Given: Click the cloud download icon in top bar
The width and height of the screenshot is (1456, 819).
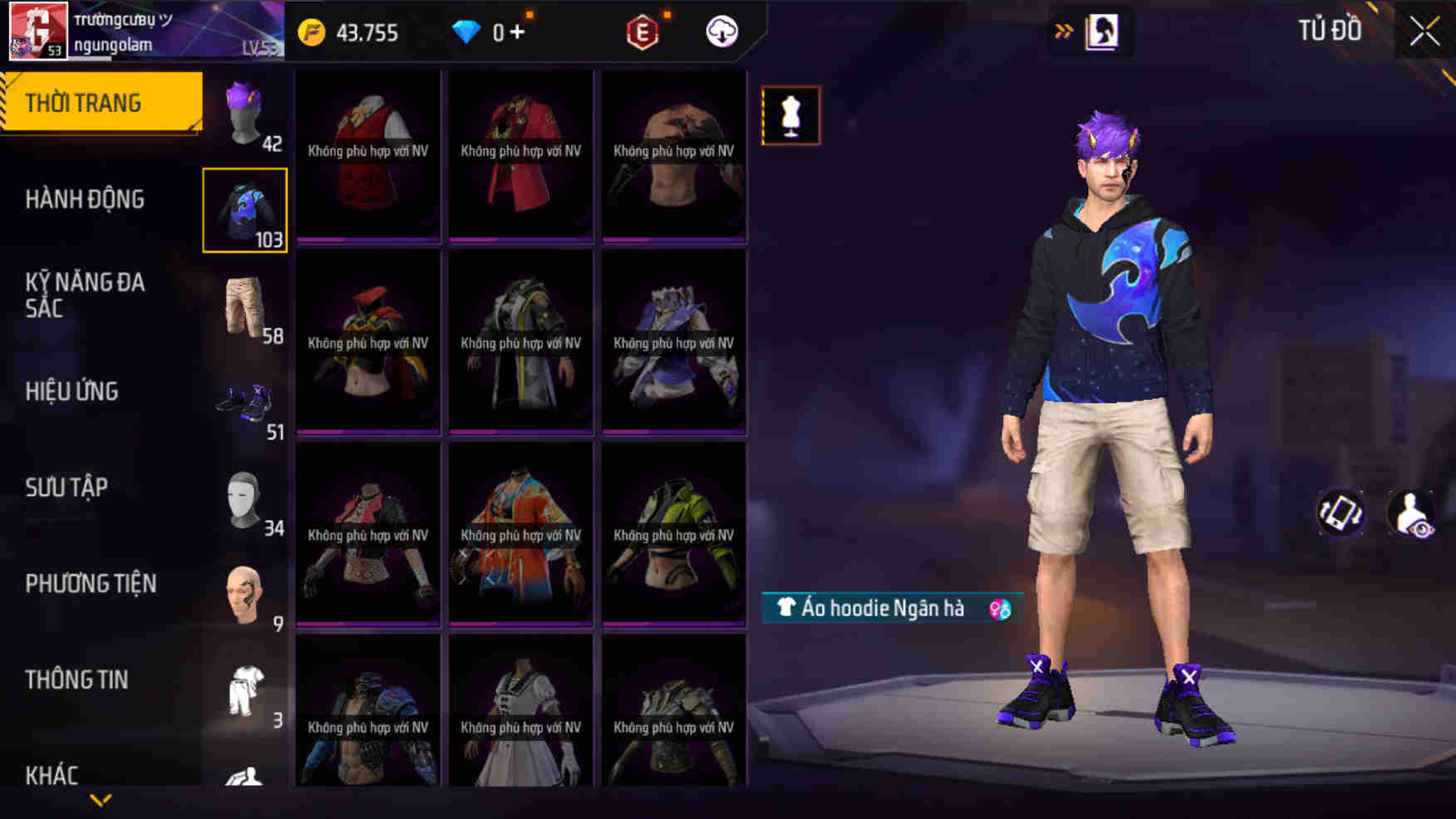Looking at the screenshot, I should (x=721, y=32).
